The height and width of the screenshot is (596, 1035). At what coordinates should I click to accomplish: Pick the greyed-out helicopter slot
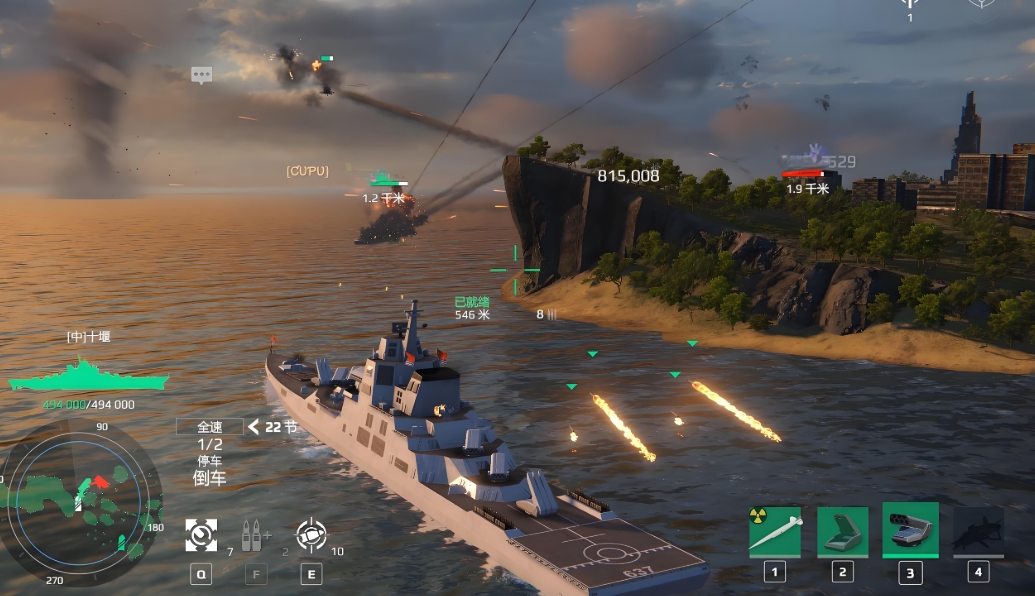pyautogui.click(x=978, y=531)
